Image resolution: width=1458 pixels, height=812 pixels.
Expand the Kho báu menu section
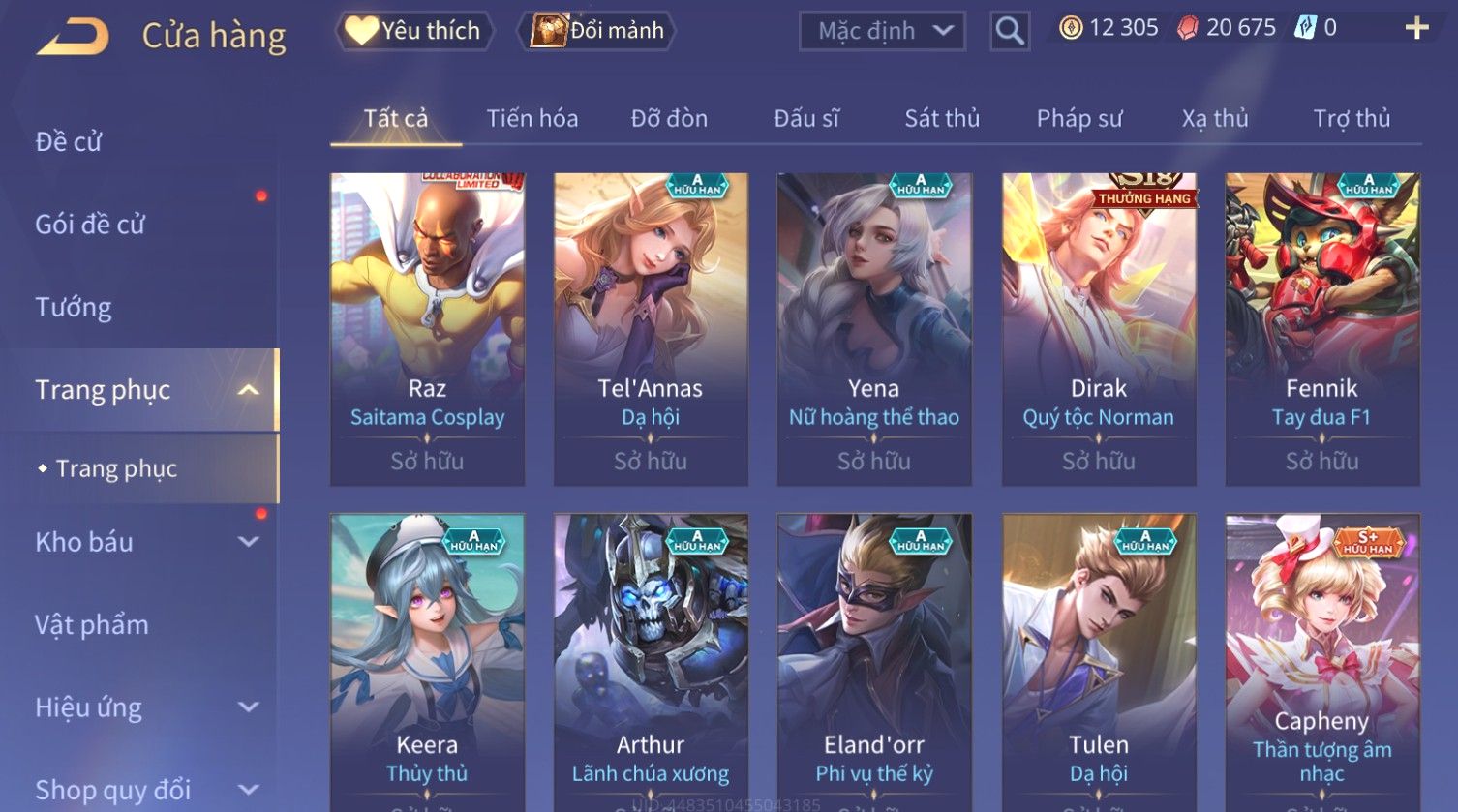tap(145, 542)
